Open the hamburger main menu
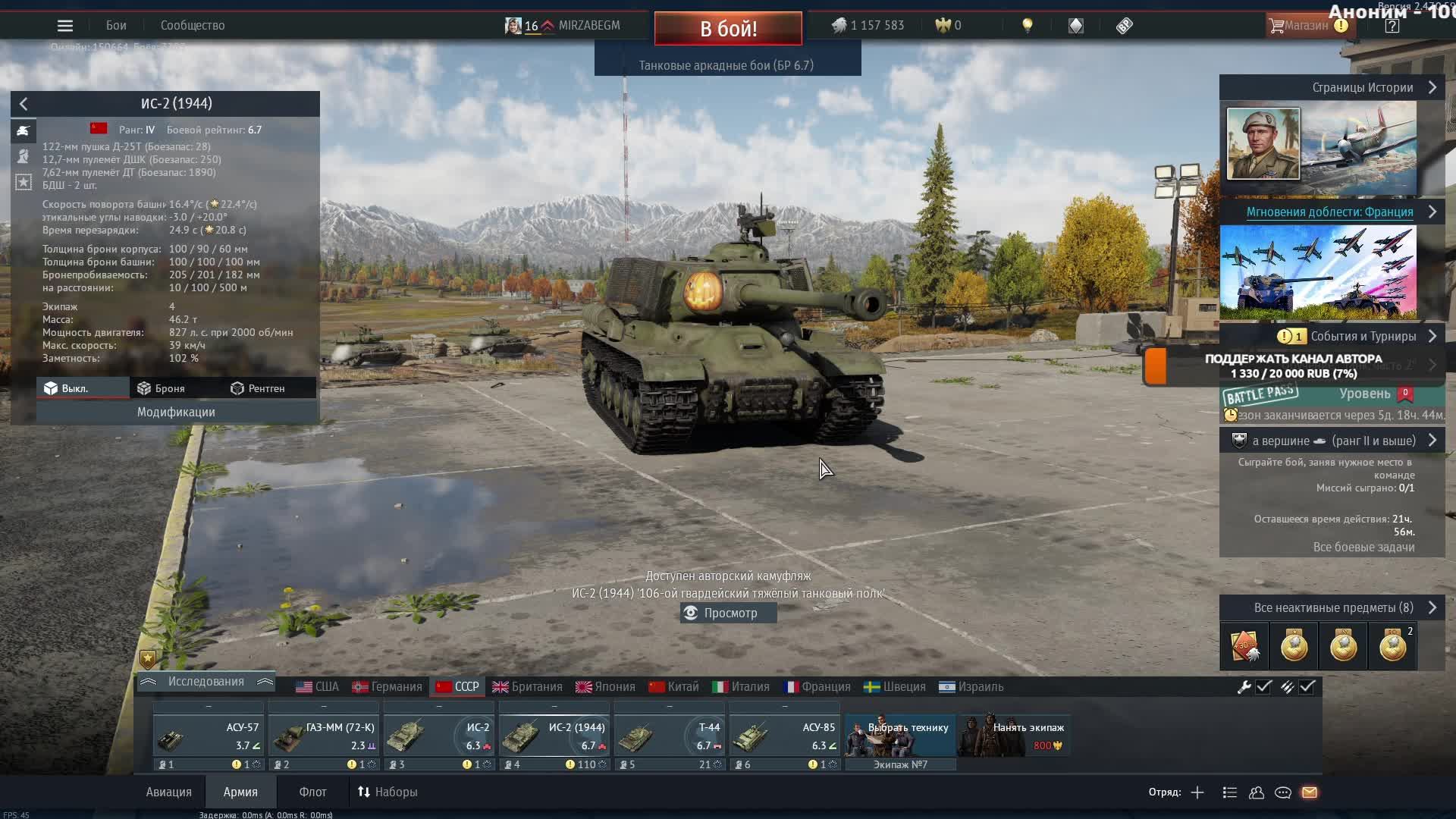The width and height of the screenshot is (1456, 819). click(x=65, y=26)
